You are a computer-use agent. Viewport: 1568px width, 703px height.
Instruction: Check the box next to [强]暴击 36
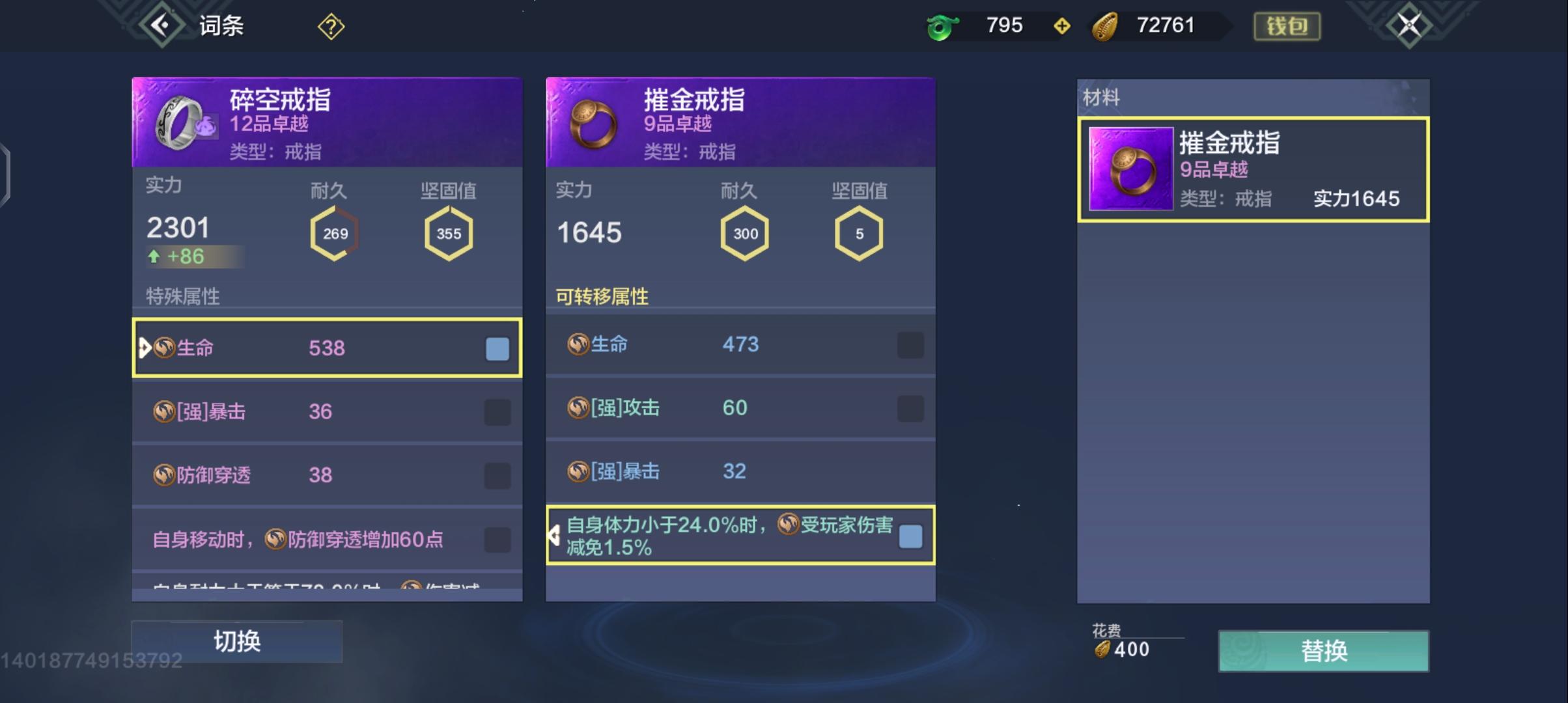point(497,411)
